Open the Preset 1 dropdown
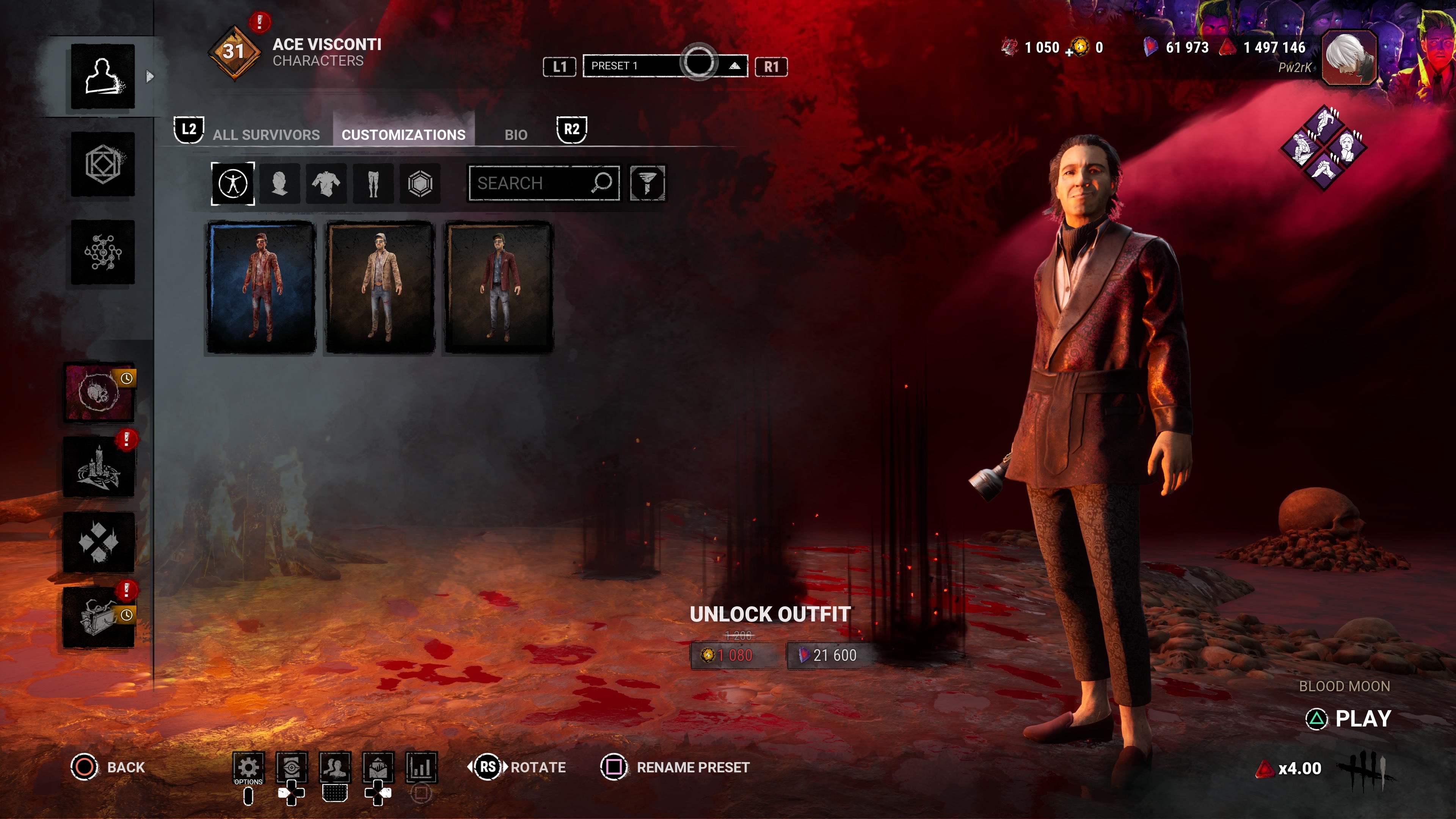The width and height of the screenshot is (1456, 819). [665, 66]
